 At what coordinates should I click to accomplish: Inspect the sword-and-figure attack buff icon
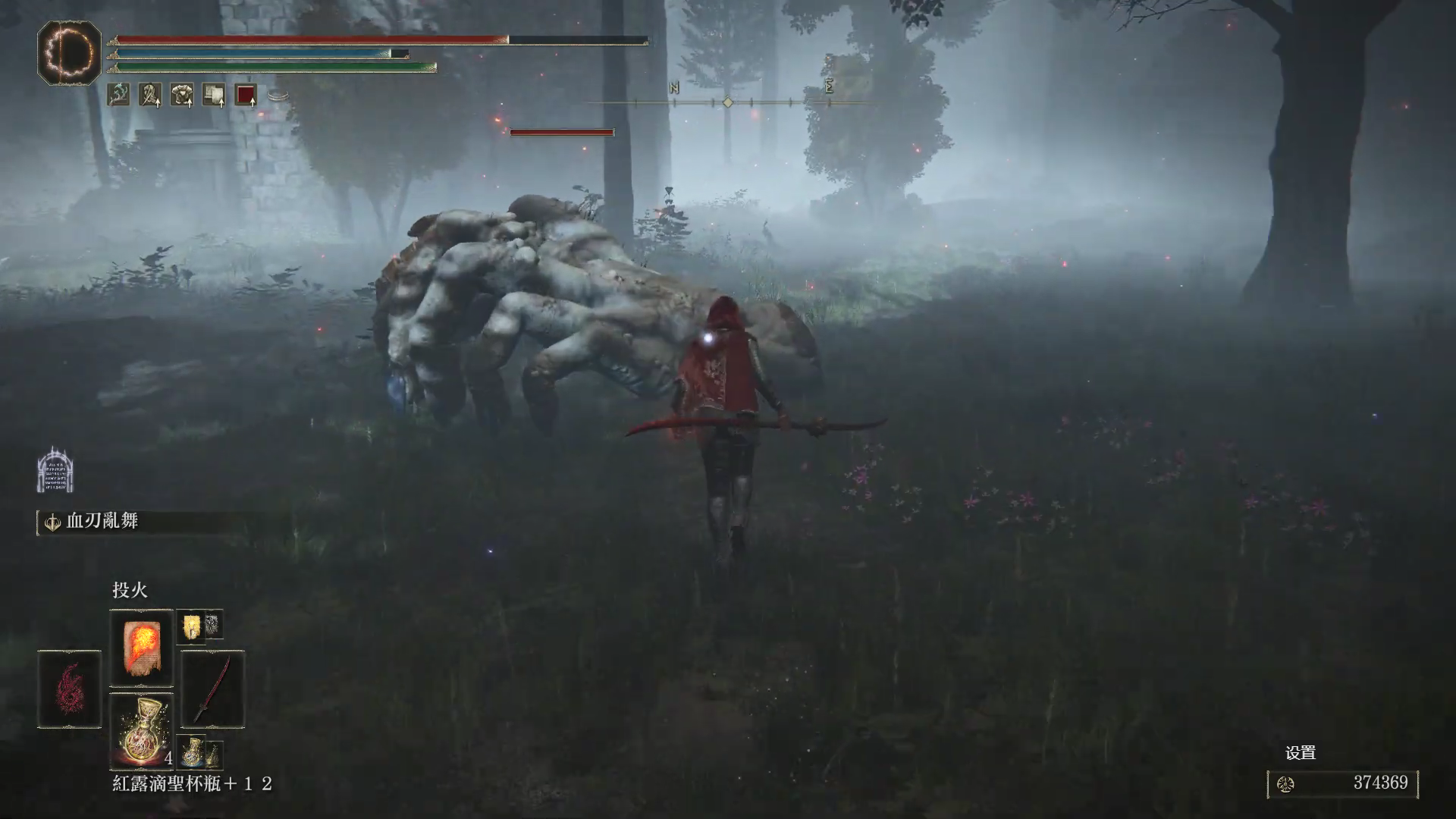(x=150, y=95)
